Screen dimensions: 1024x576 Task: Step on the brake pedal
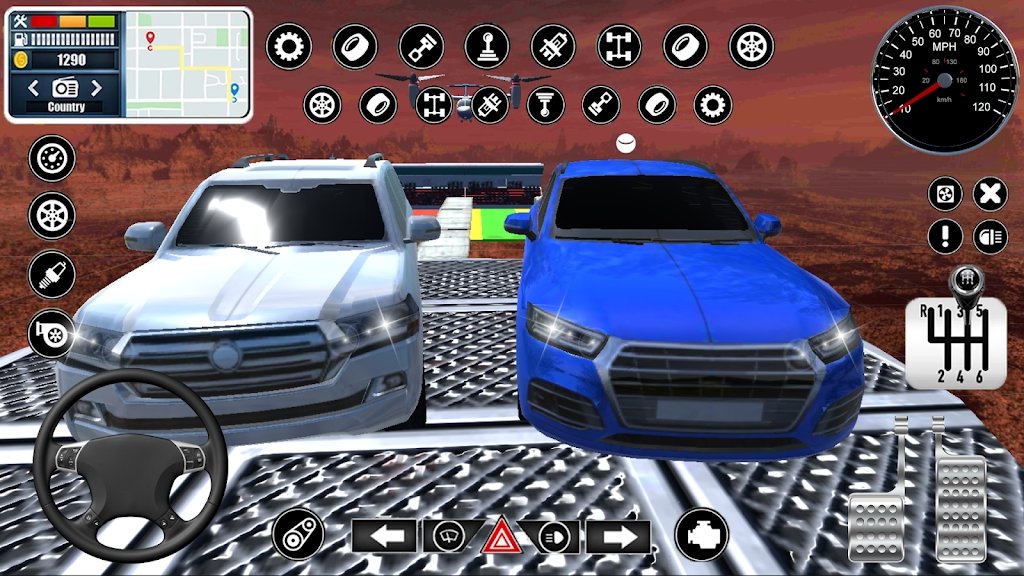877,518
